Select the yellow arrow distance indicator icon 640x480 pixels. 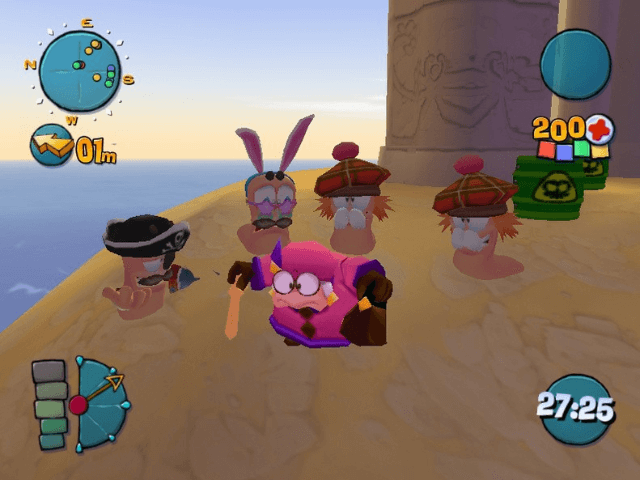[x=51, y=146]
